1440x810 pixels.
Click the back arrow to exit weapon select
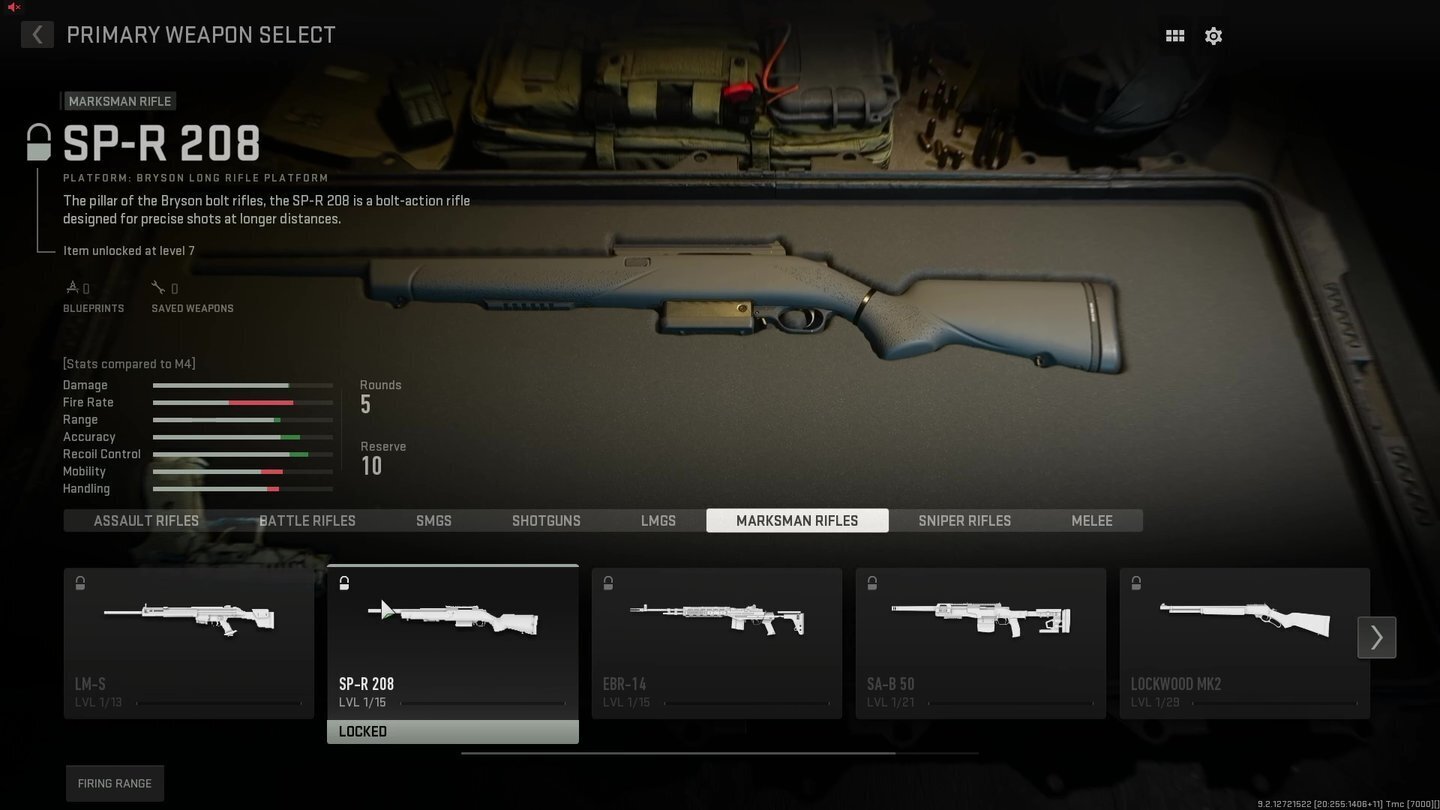click(x=37, y=34)
